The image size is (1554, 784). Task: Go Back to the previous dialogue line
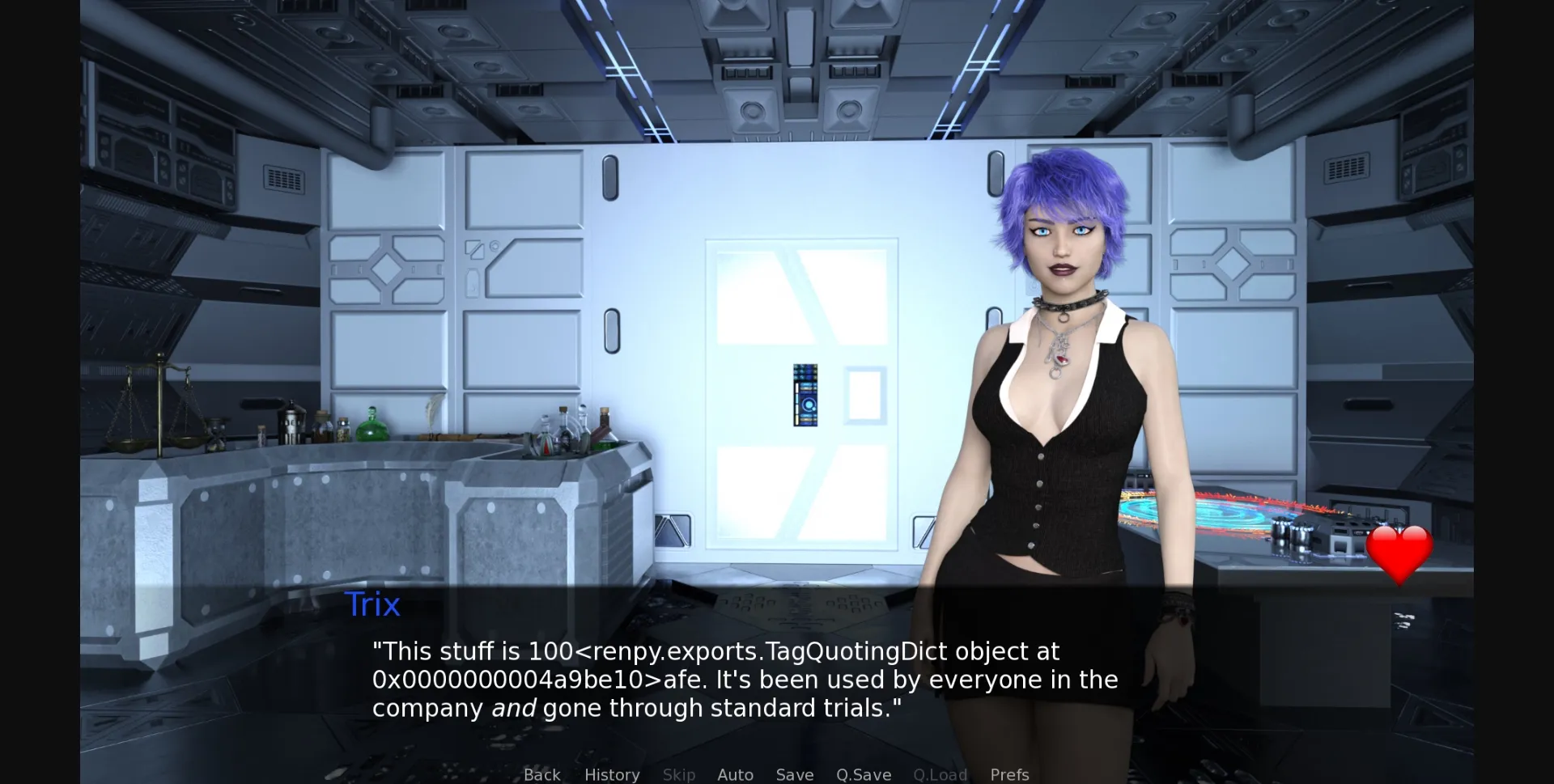pyautogui.click(x=541, y=774)
